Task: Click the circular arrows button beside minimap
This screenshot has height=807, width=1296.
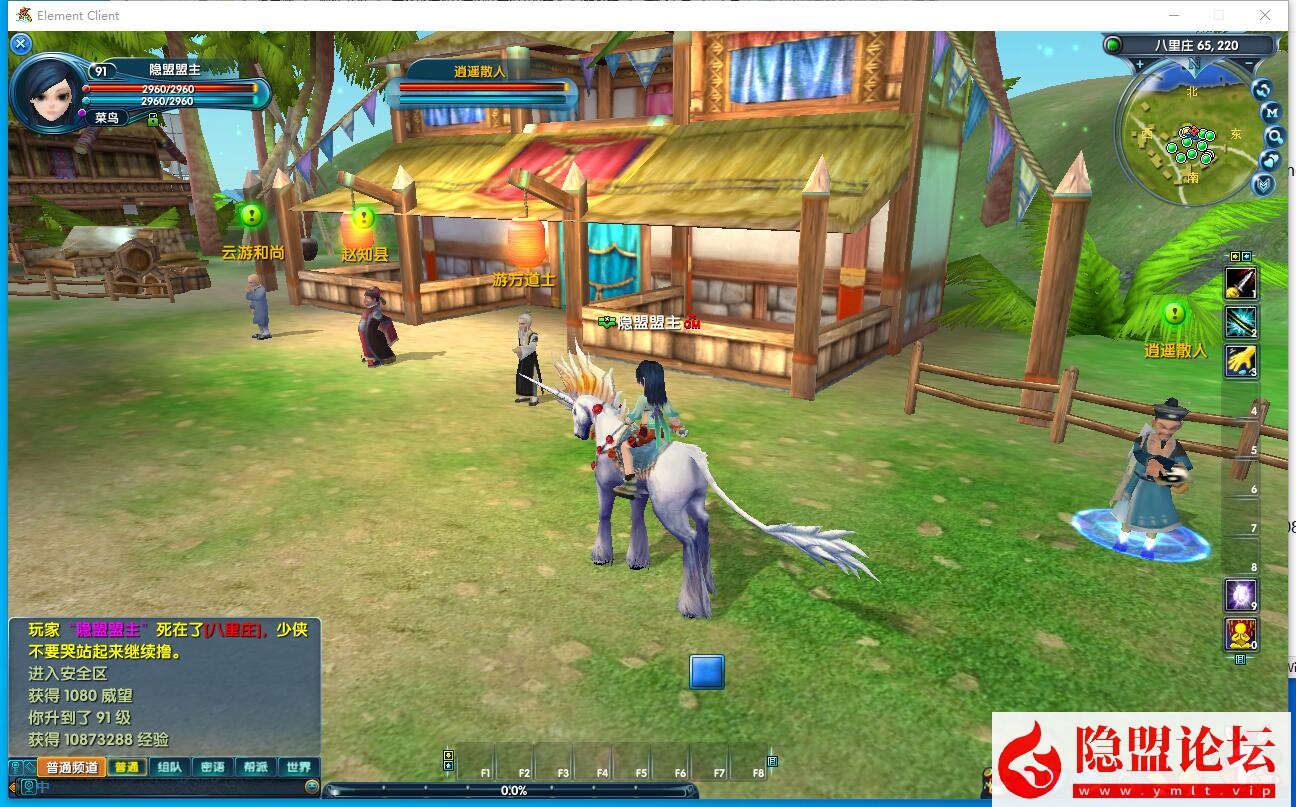Action: (x=1262, y=89)
